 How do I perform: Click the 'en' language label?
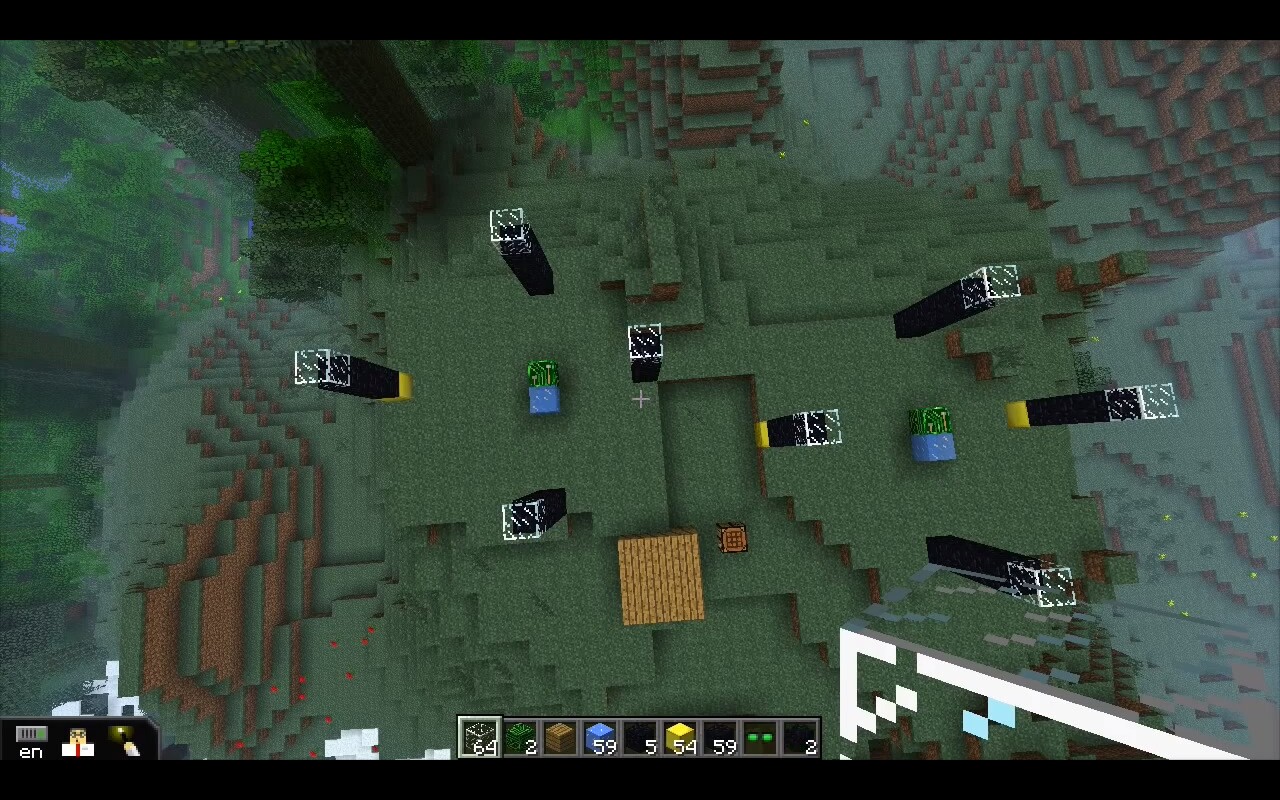click(30, 755)
